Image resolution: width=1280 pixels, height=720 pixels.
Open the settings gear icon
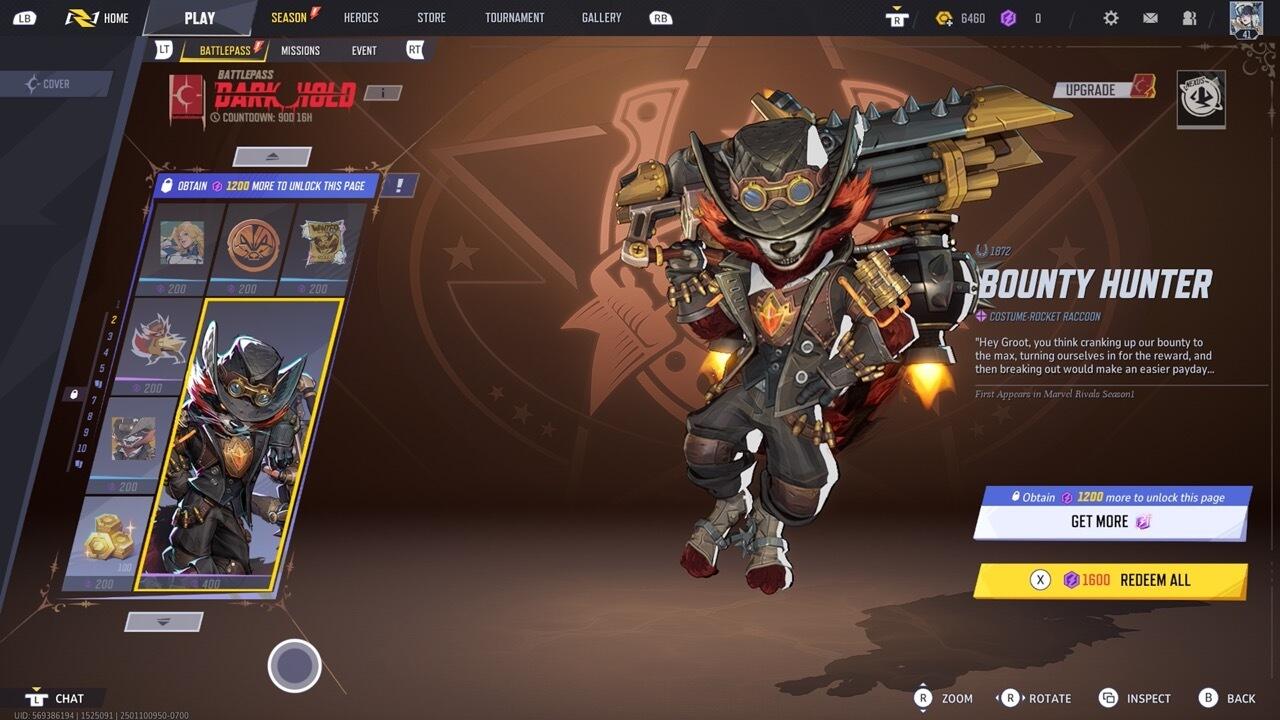[x=1111, y=18]
